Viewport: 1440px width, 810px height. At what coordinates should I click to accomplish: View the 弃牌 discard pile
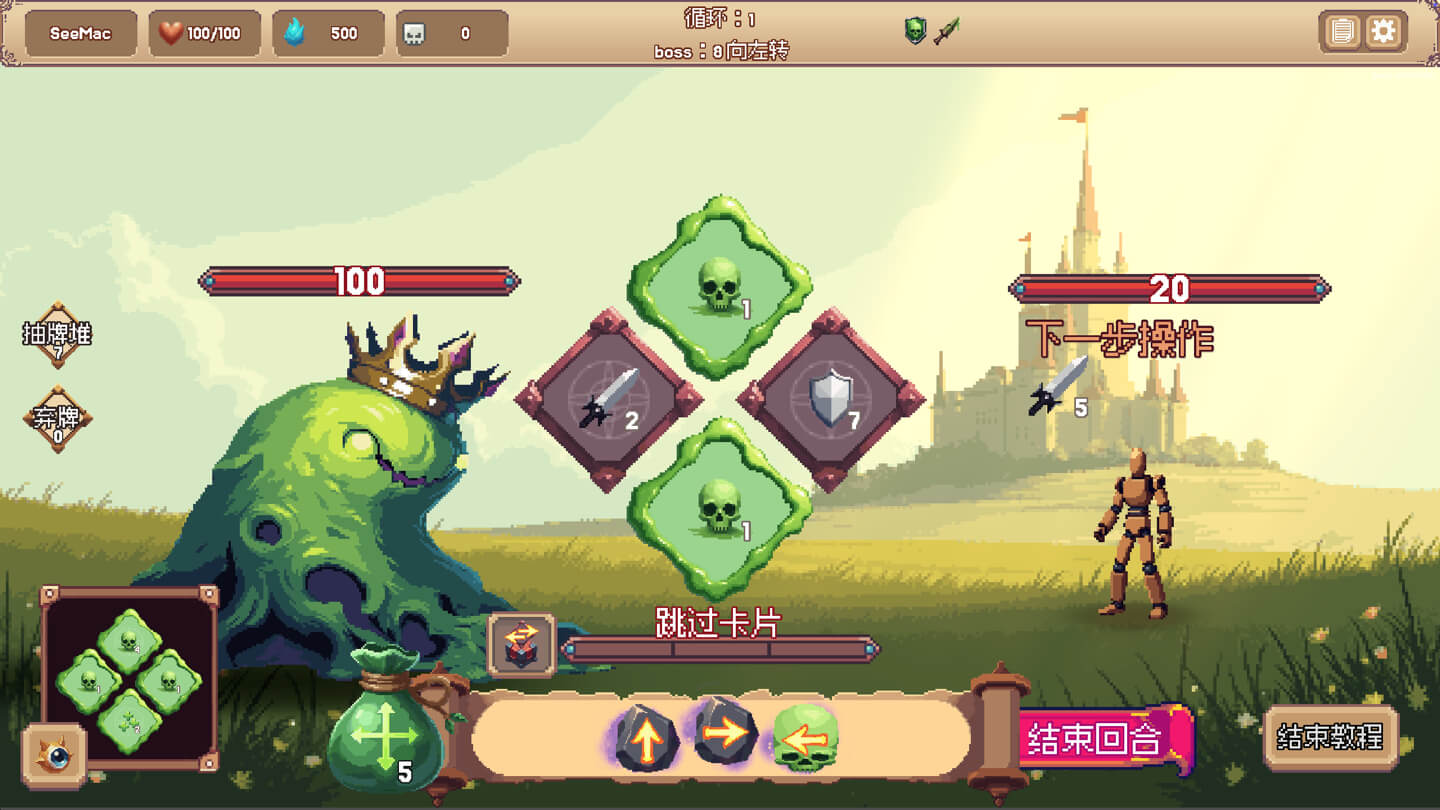57,420
